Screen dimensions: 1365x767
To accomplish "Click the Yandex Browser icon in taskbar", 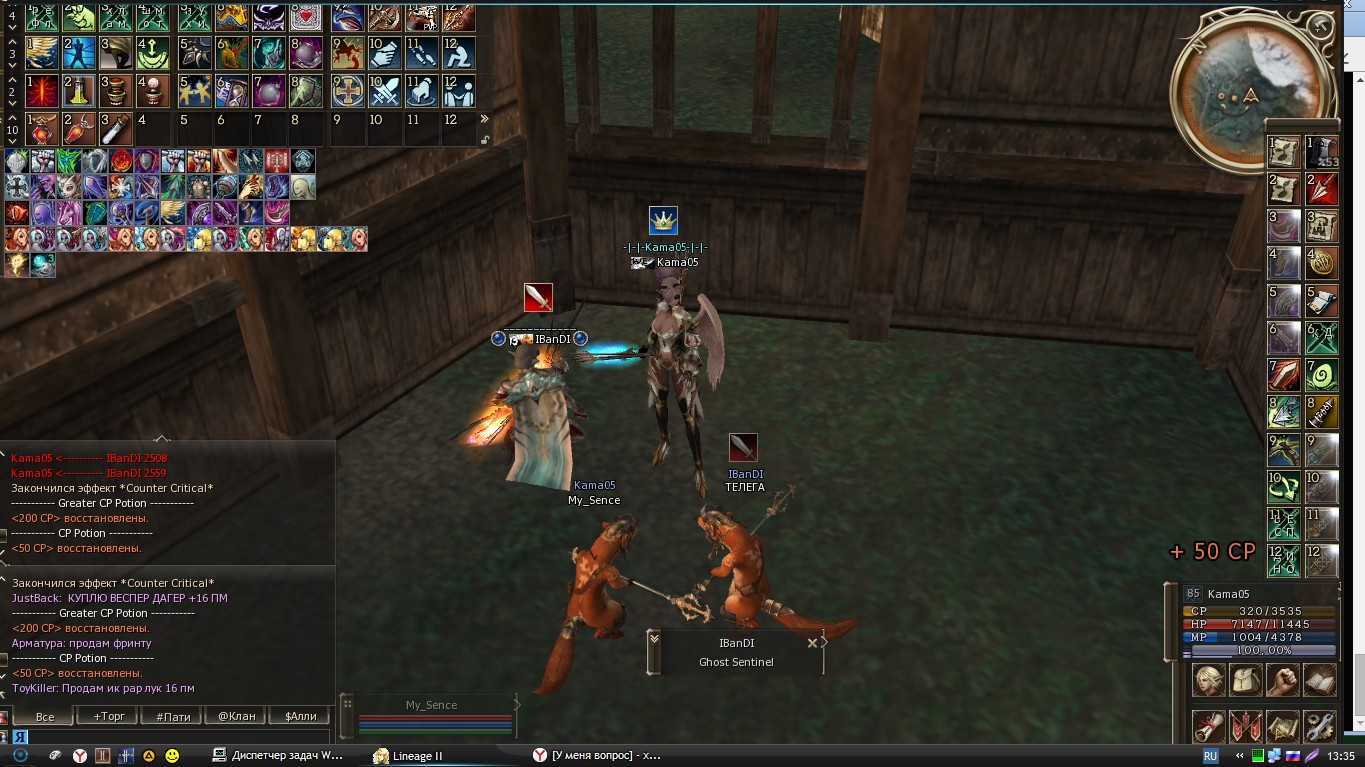I will point(80,755).
